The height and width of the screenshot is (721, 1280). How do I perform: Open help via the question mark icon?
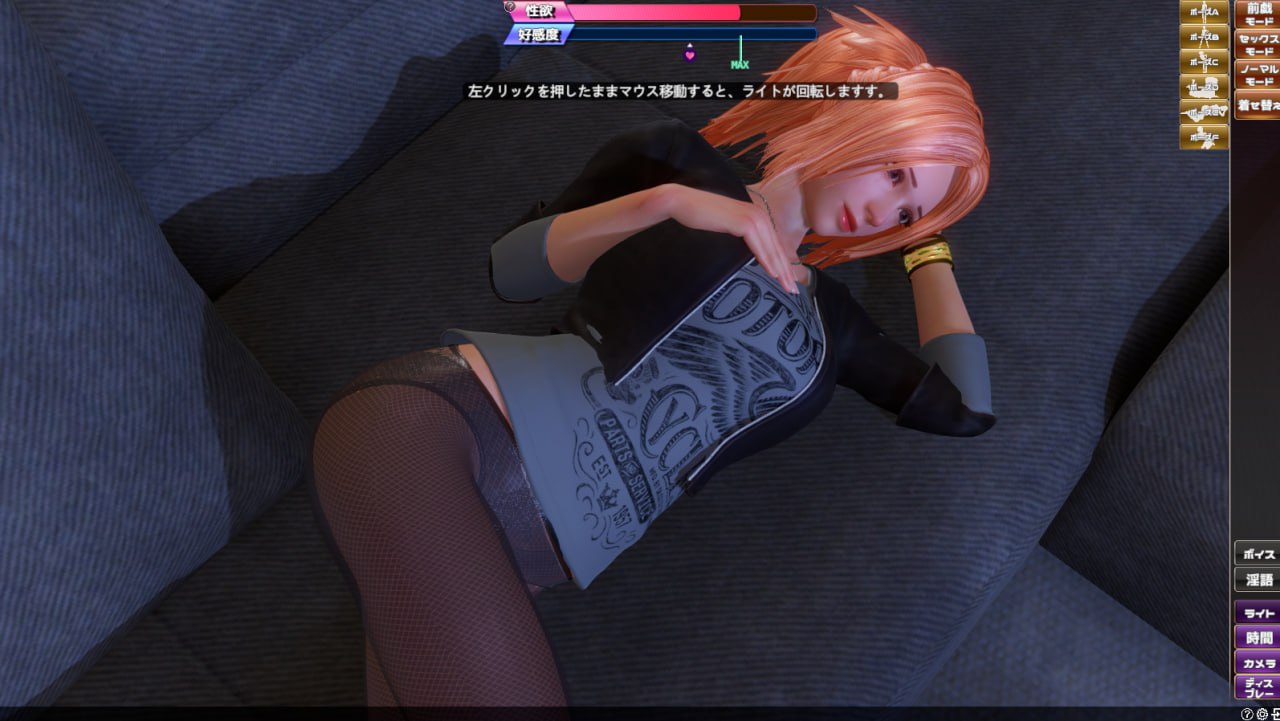pos(1247,714)
